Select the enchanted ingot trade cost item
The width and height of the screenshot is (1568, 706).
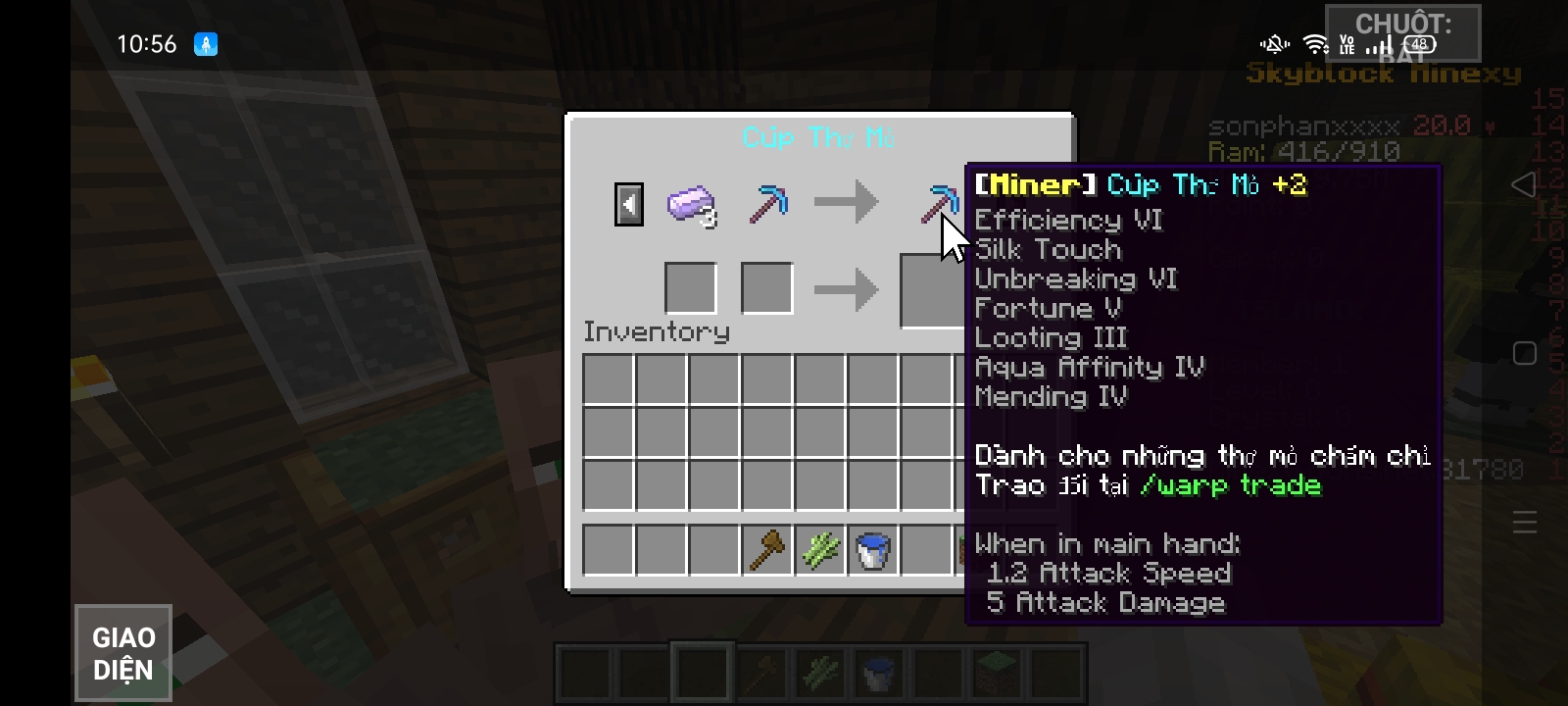(x=691, y=205)
